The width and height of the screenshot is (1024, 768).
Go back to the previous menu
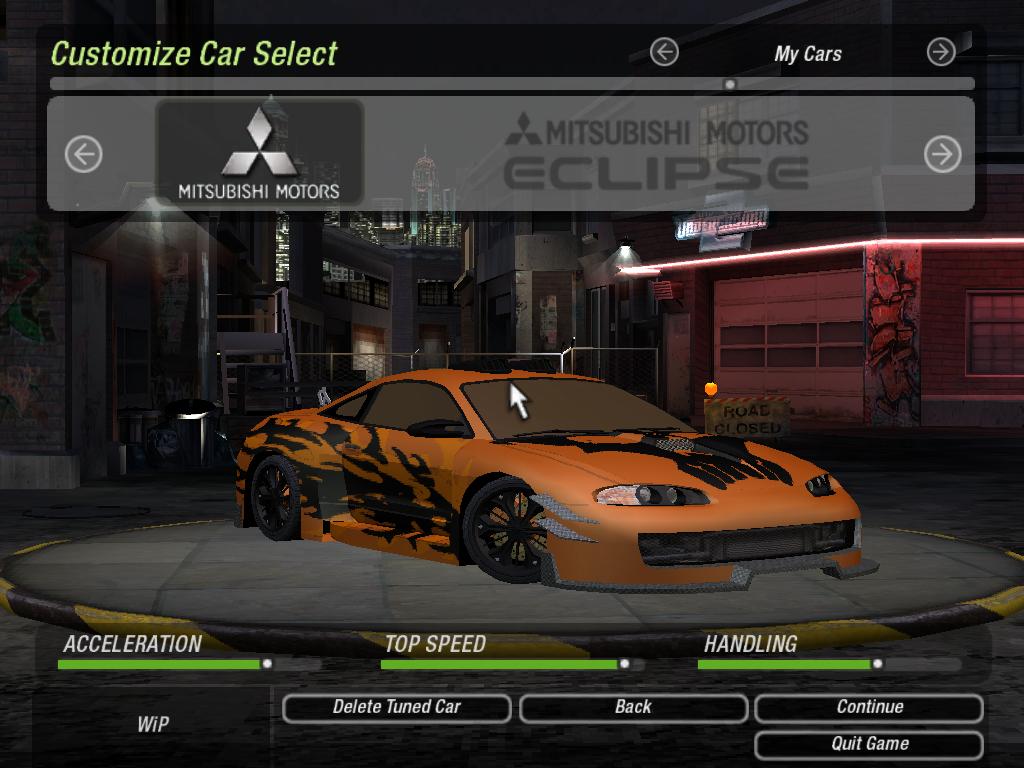633,708
